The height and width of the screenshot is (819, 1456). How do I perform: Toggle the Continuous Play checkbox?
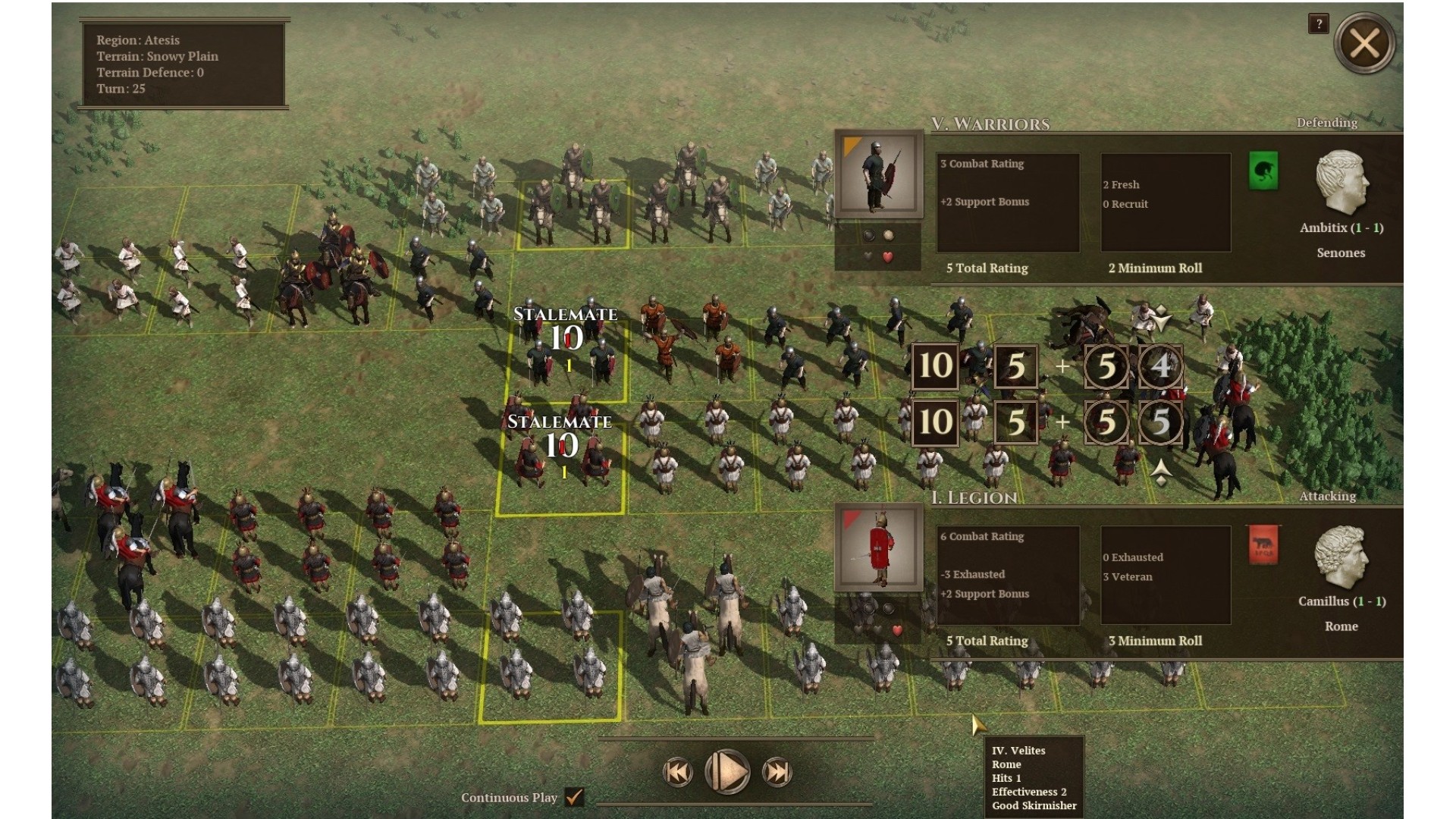click(x=575, y=797)
